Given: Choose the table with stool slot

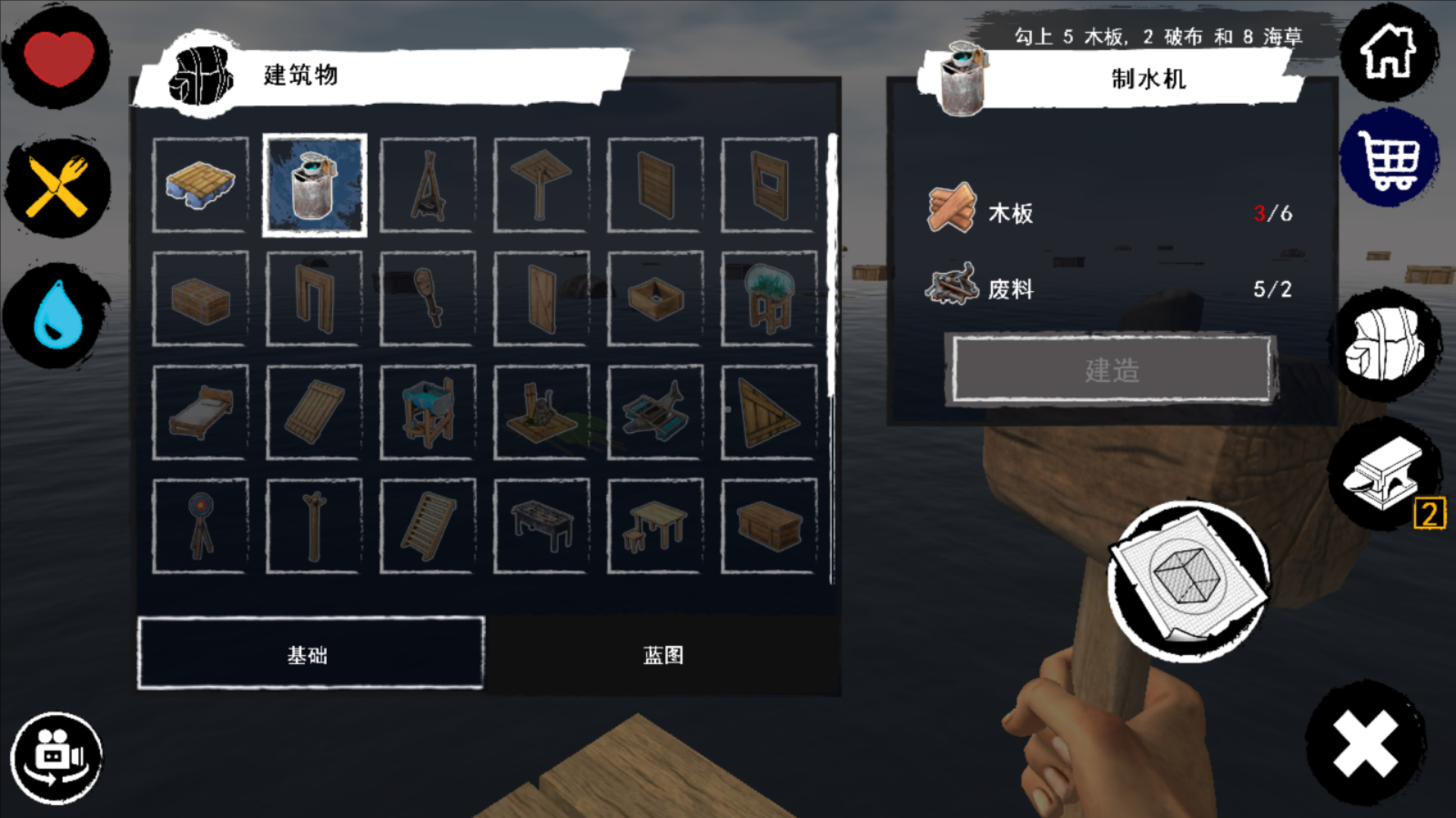Looking at the screenshot, I should 655,526.
